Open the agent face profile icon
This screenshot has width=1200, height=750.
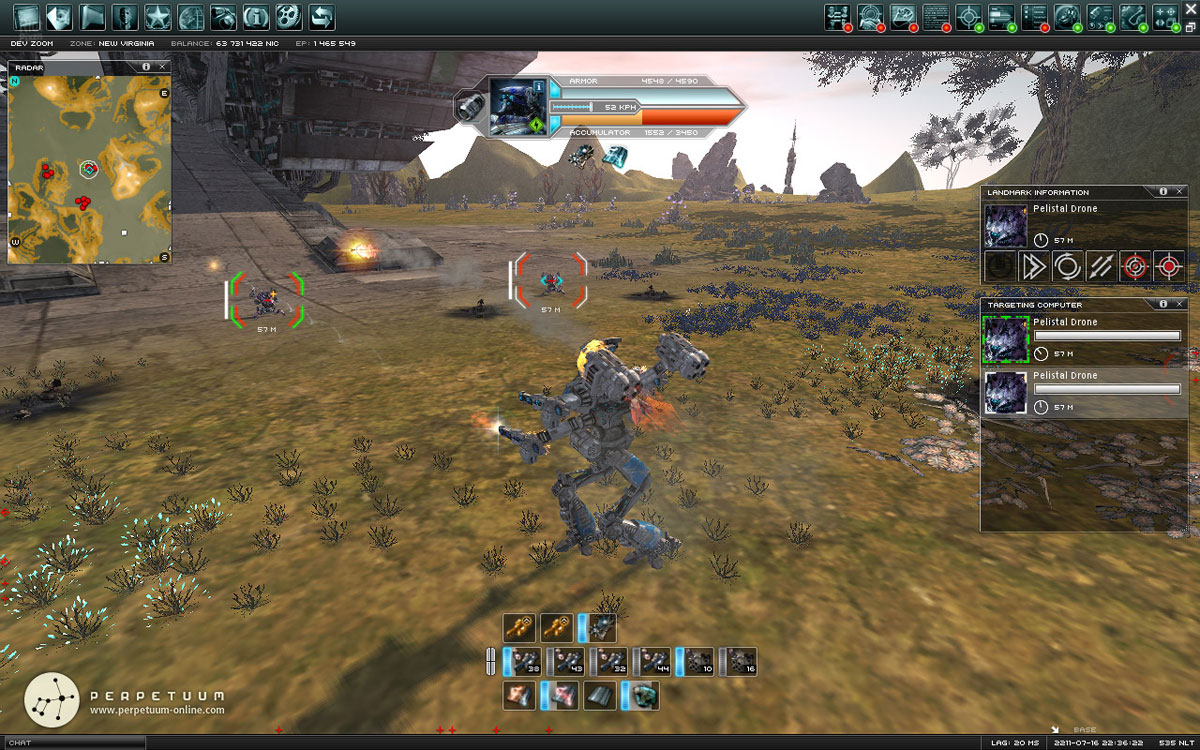[x=125, y=17]
